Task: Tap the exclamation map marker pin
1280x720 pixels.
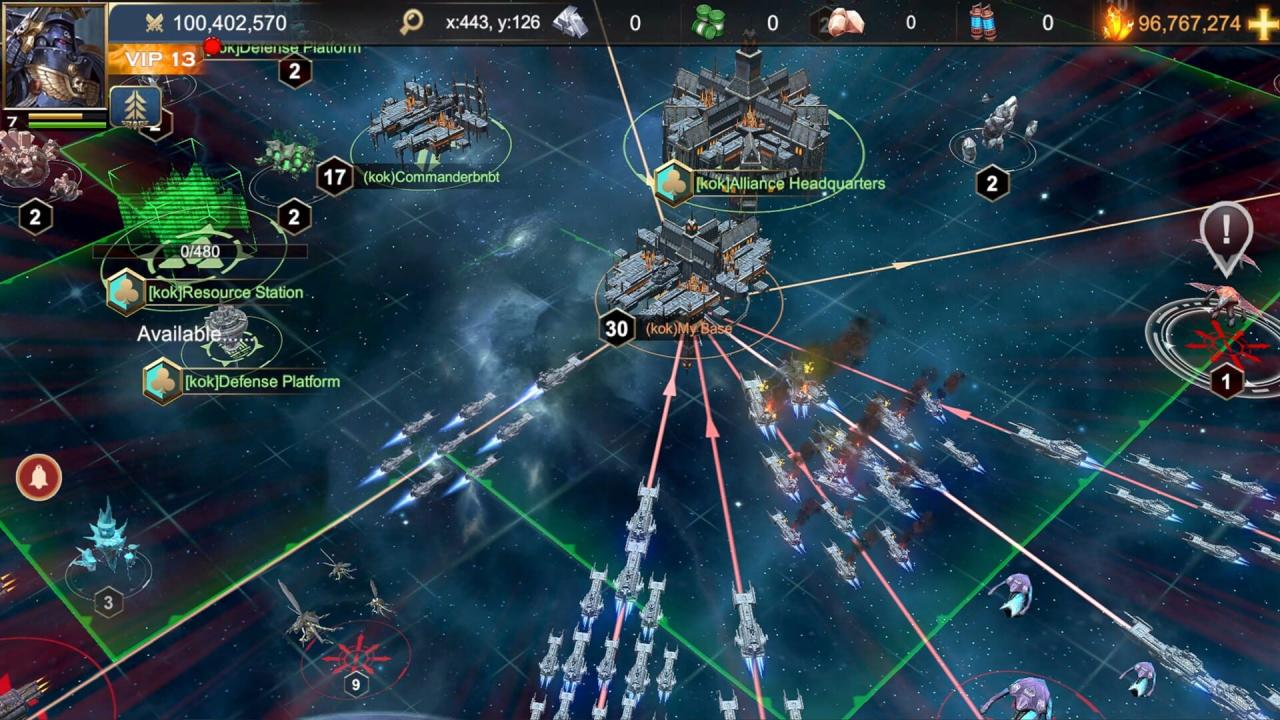Action: (x=1226, y=234)
